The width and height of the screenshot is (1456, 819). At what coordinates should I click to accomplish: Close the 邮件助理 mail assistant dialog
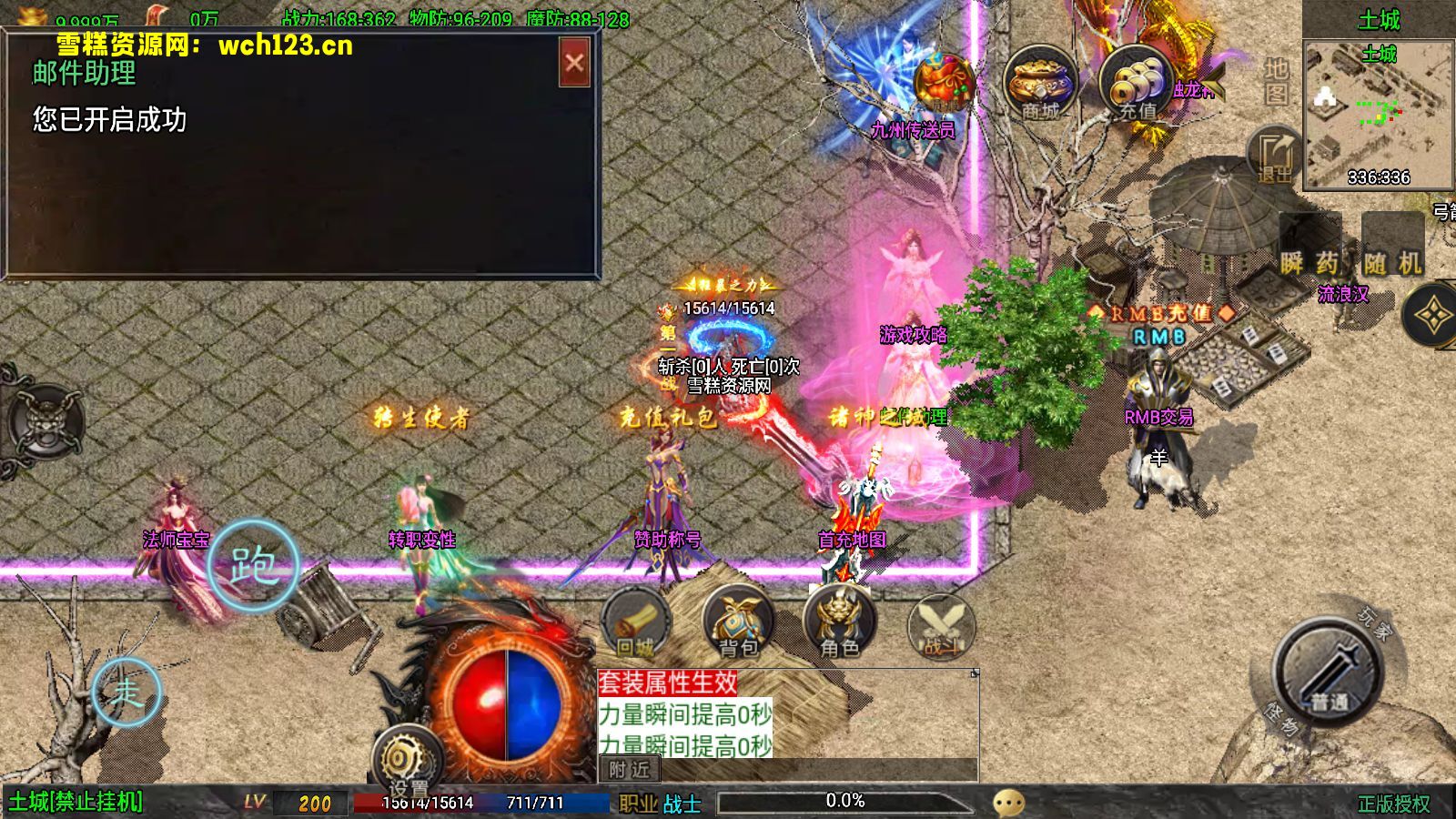(574, 63)
